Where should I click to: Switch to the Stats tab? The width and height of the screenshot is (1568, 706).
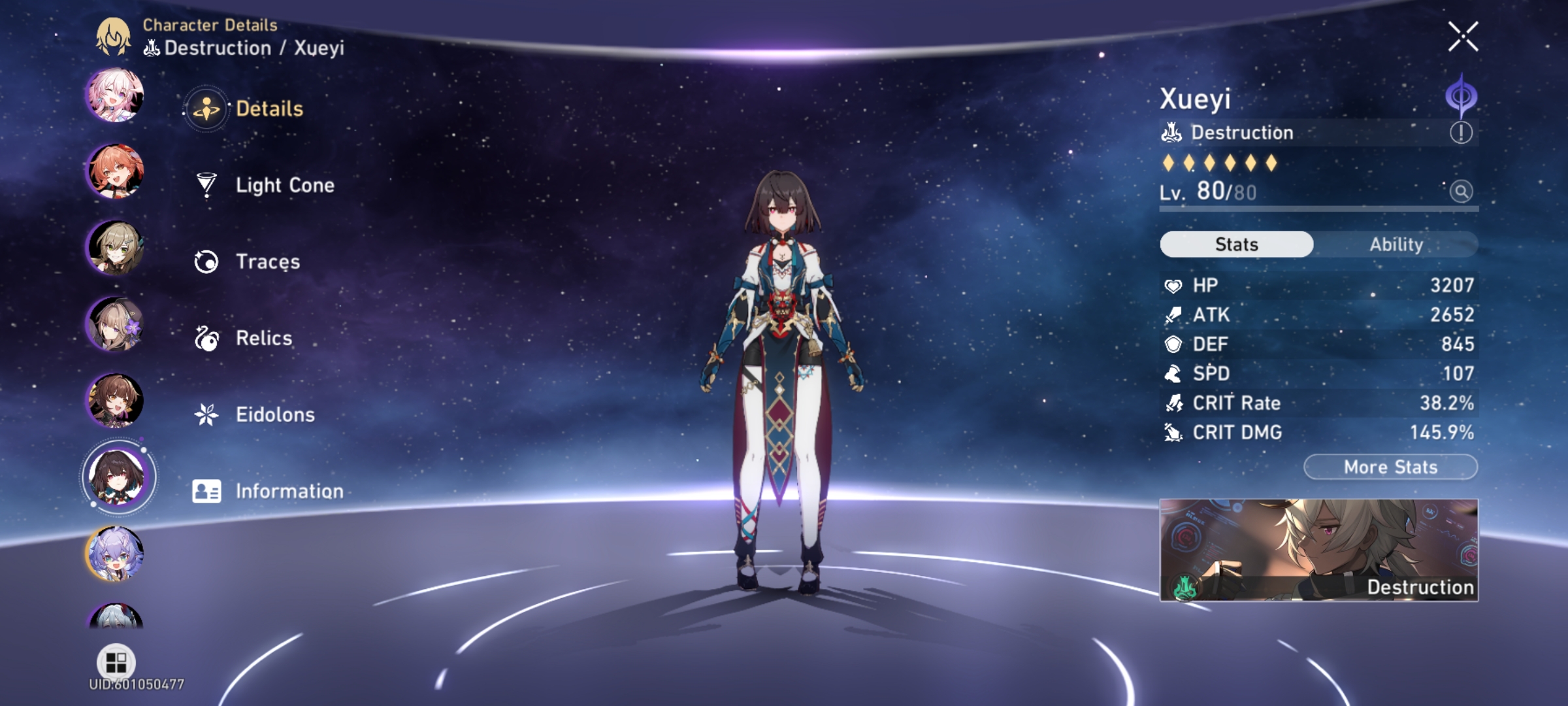[1236, 244]
